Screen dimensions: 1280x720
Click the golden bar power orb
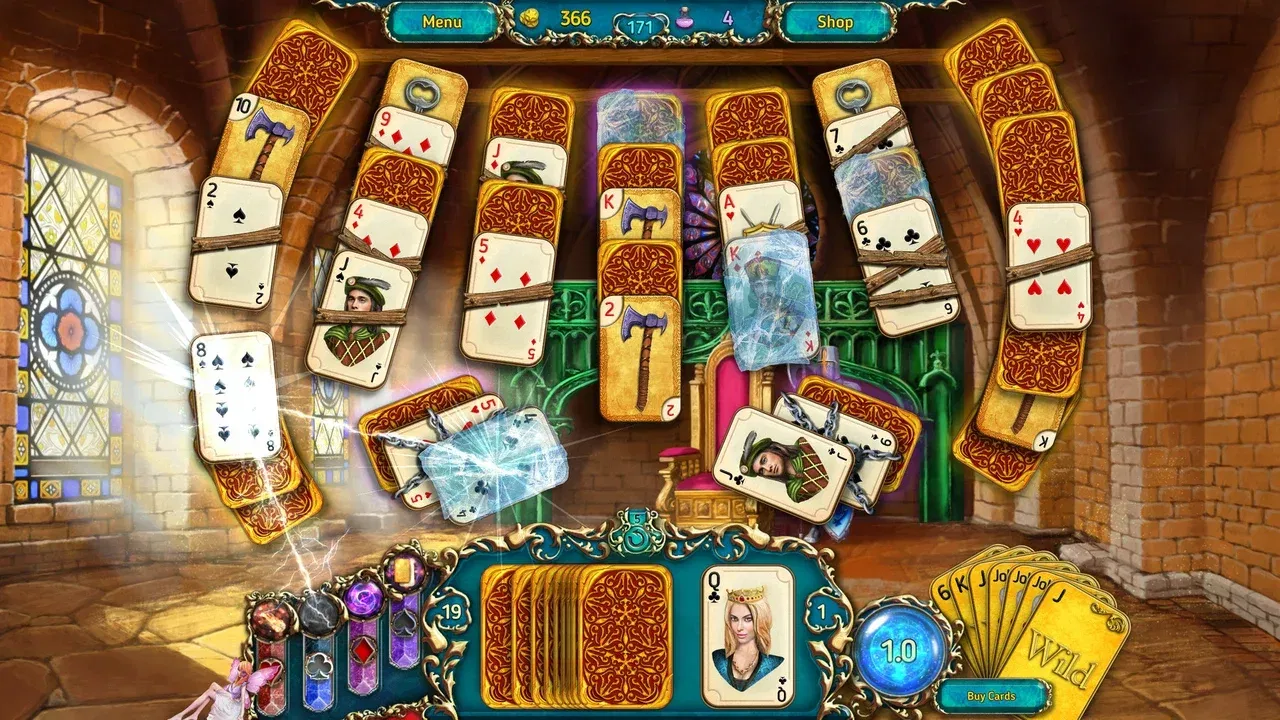pos(403,570)
